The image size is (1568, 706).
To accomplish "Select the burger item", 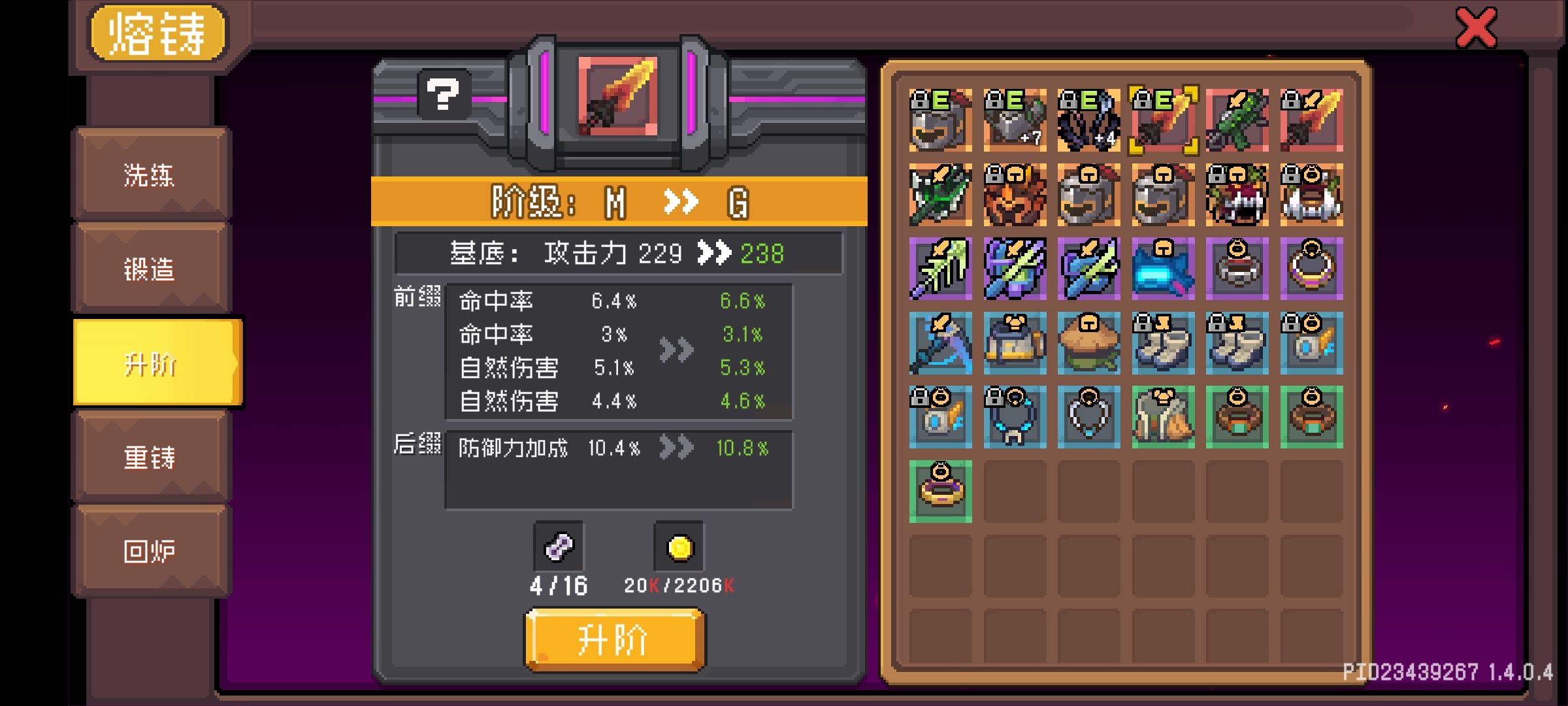I will pos(1088,345).
